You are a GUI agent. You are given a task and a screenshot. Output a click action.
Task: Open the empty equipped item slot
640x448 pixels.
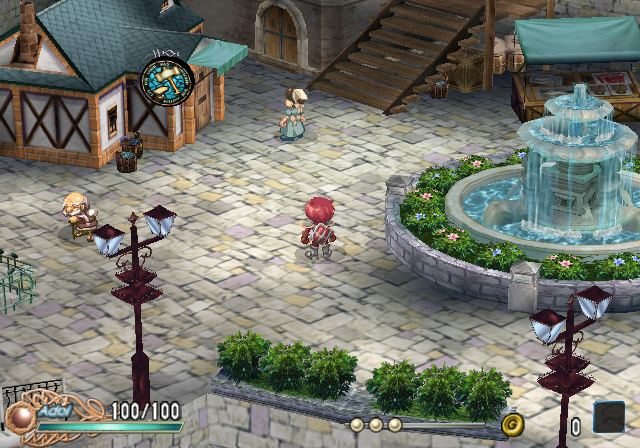point(608,416)
